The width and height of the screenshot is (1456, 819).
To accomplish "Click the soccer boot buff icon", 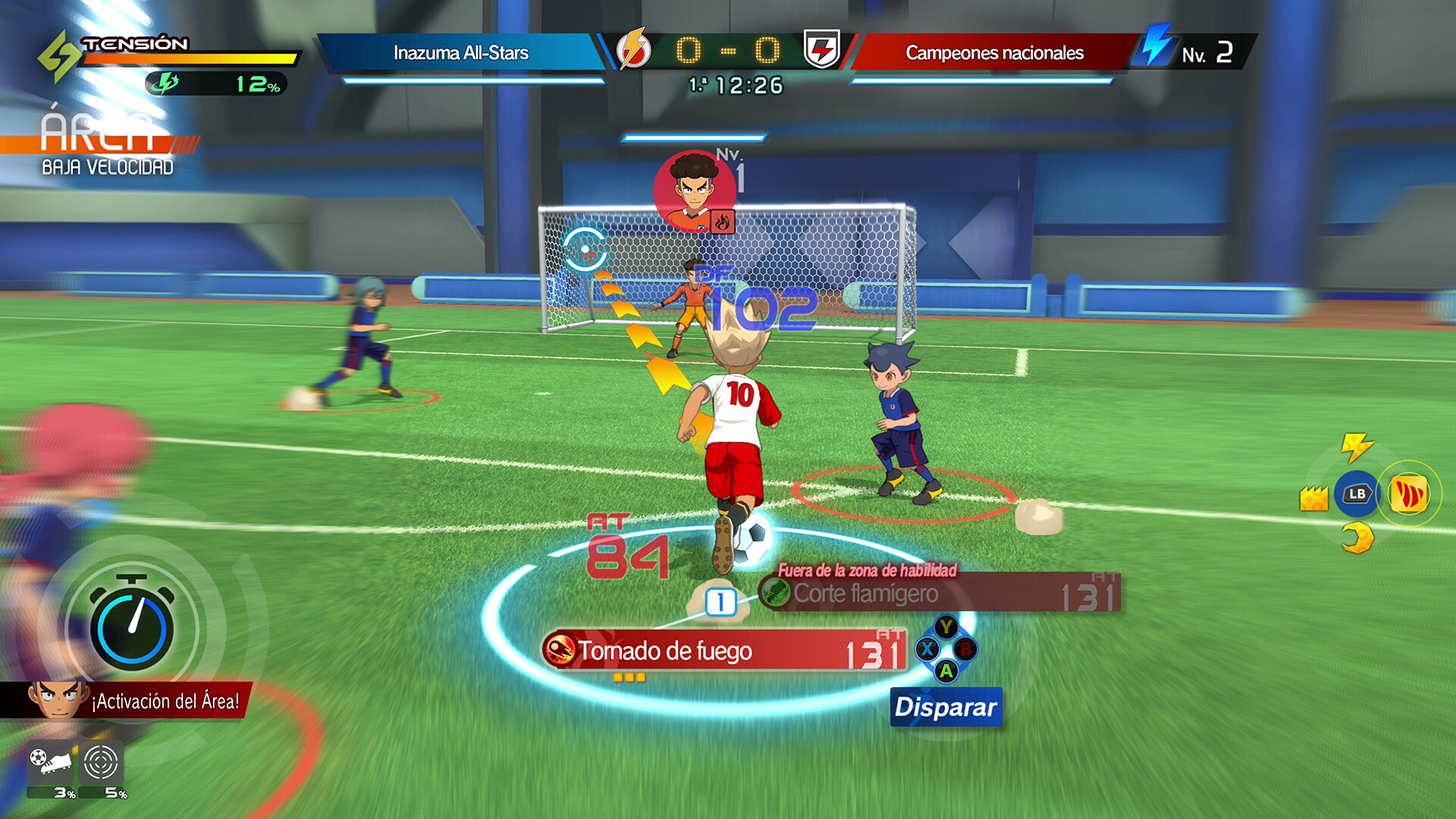I will [x=50, y=761].
